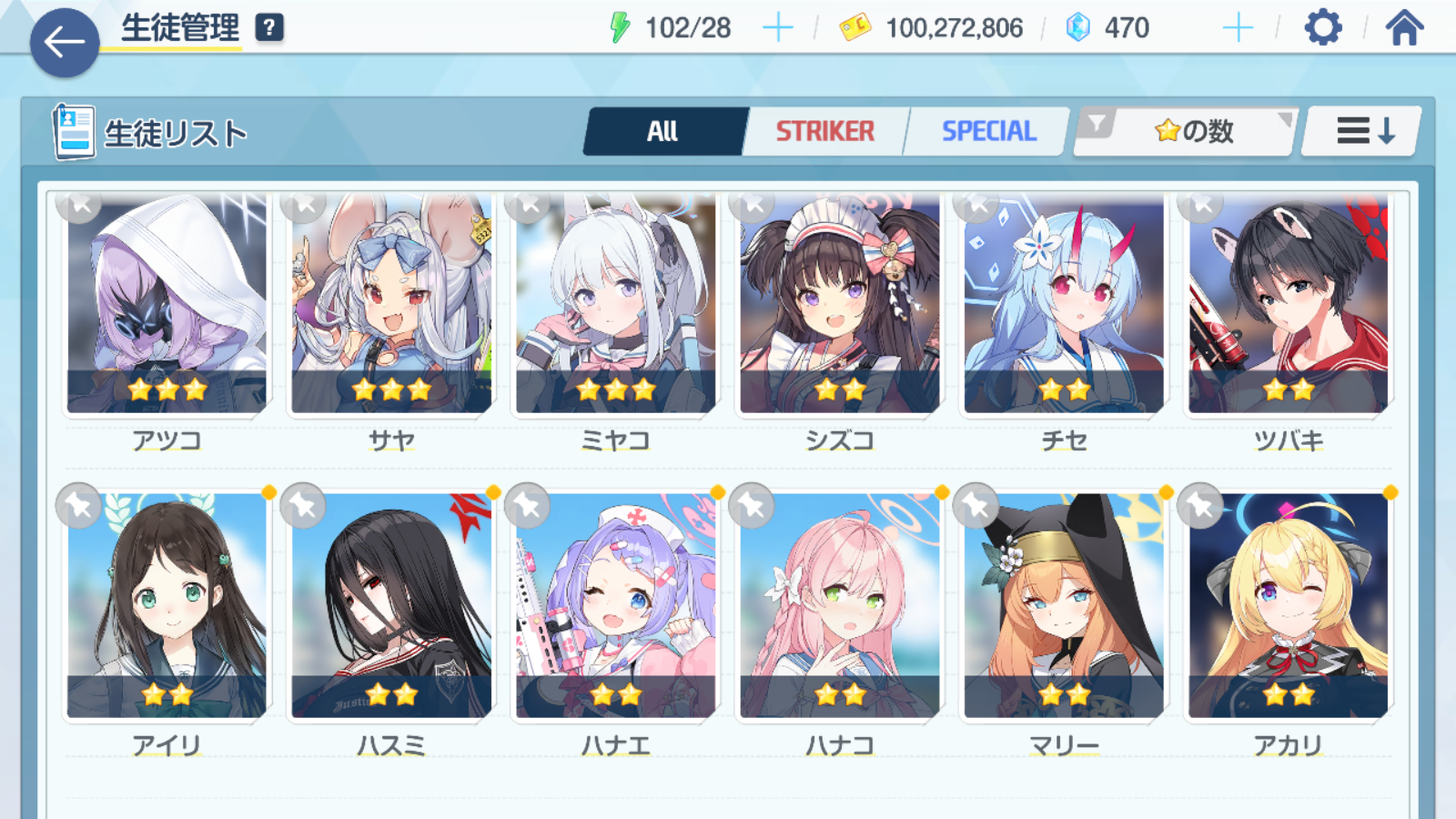The image size is (1456, 819).
Task: Go back with the arrow button
Action: [x=64, y=42]
